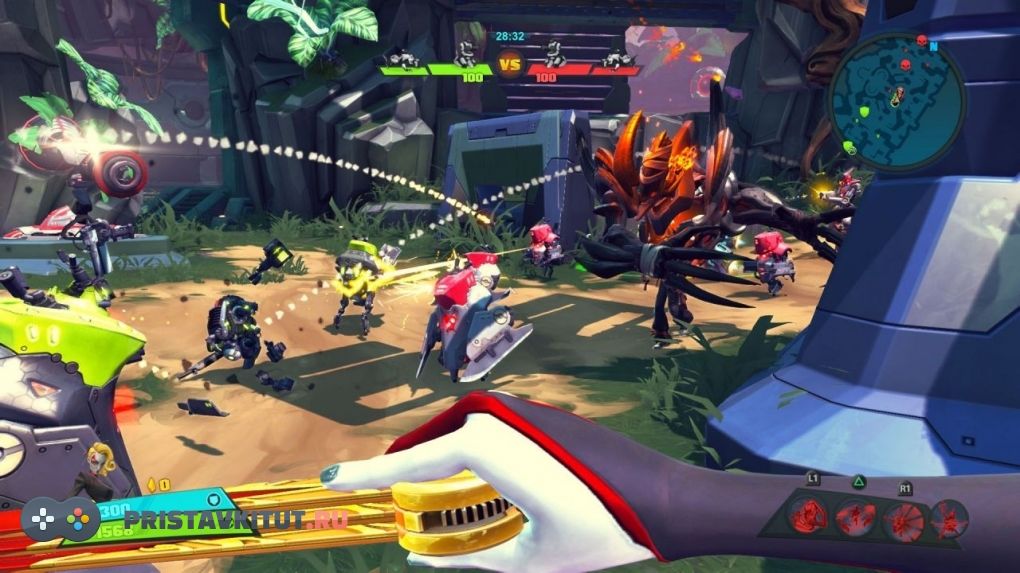Screen dimensions: 1020x573
Task: Activate the ability icon under the L1 label
Action: (806, 517)
